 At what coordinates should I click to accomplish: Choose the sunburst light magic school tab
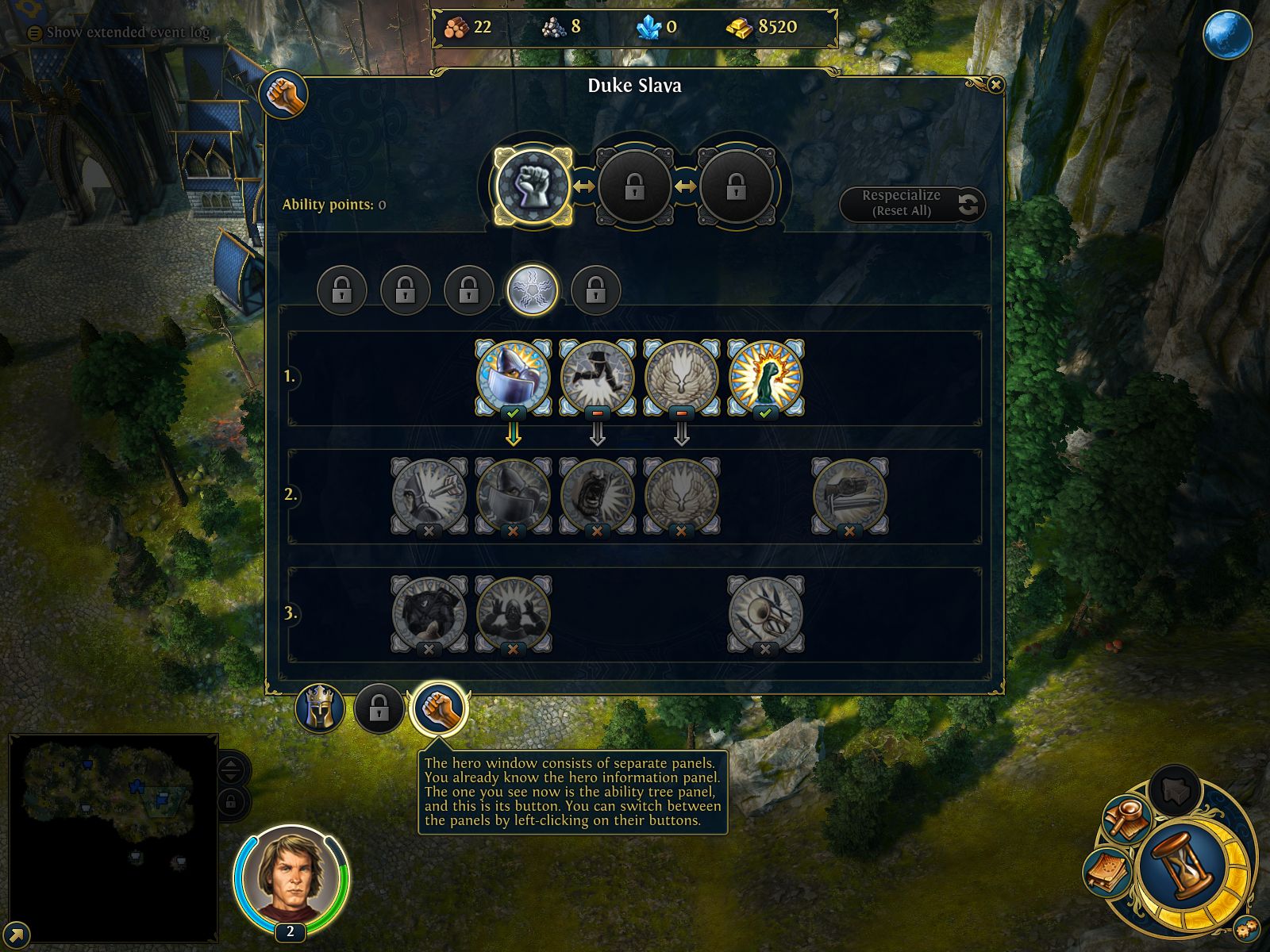pos(533,290)
